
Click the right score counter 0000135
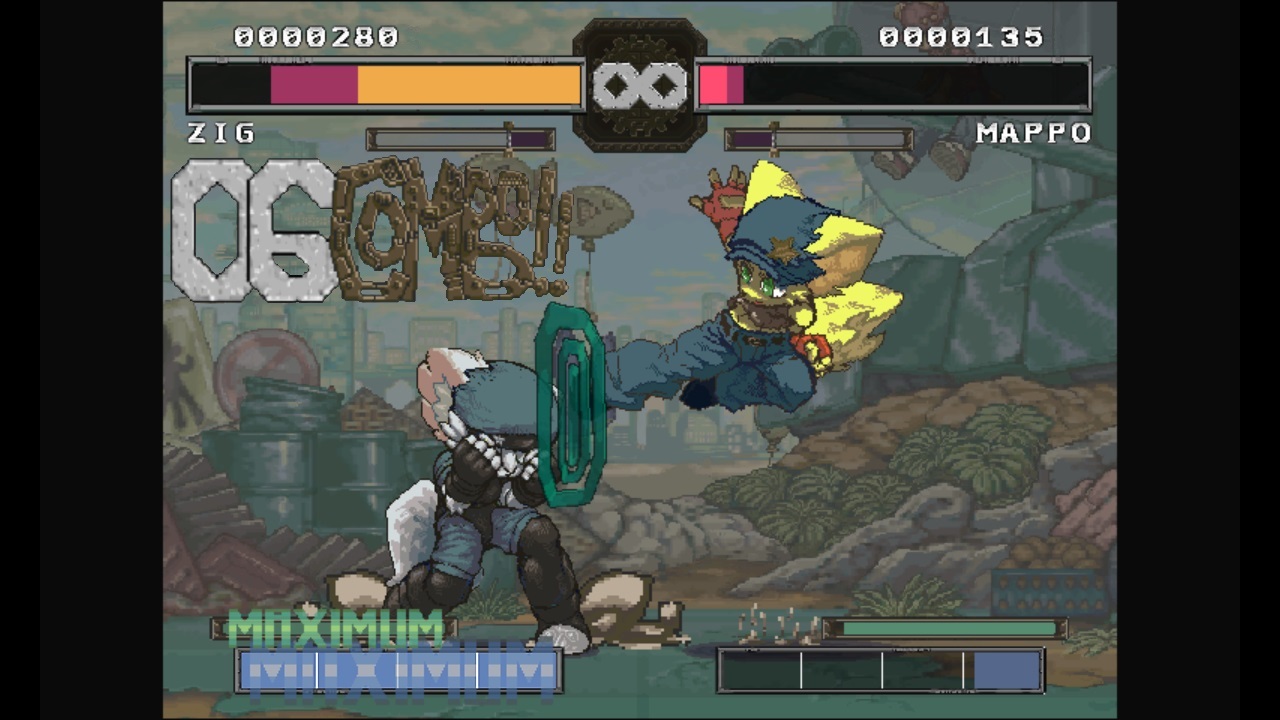point(962,38)
